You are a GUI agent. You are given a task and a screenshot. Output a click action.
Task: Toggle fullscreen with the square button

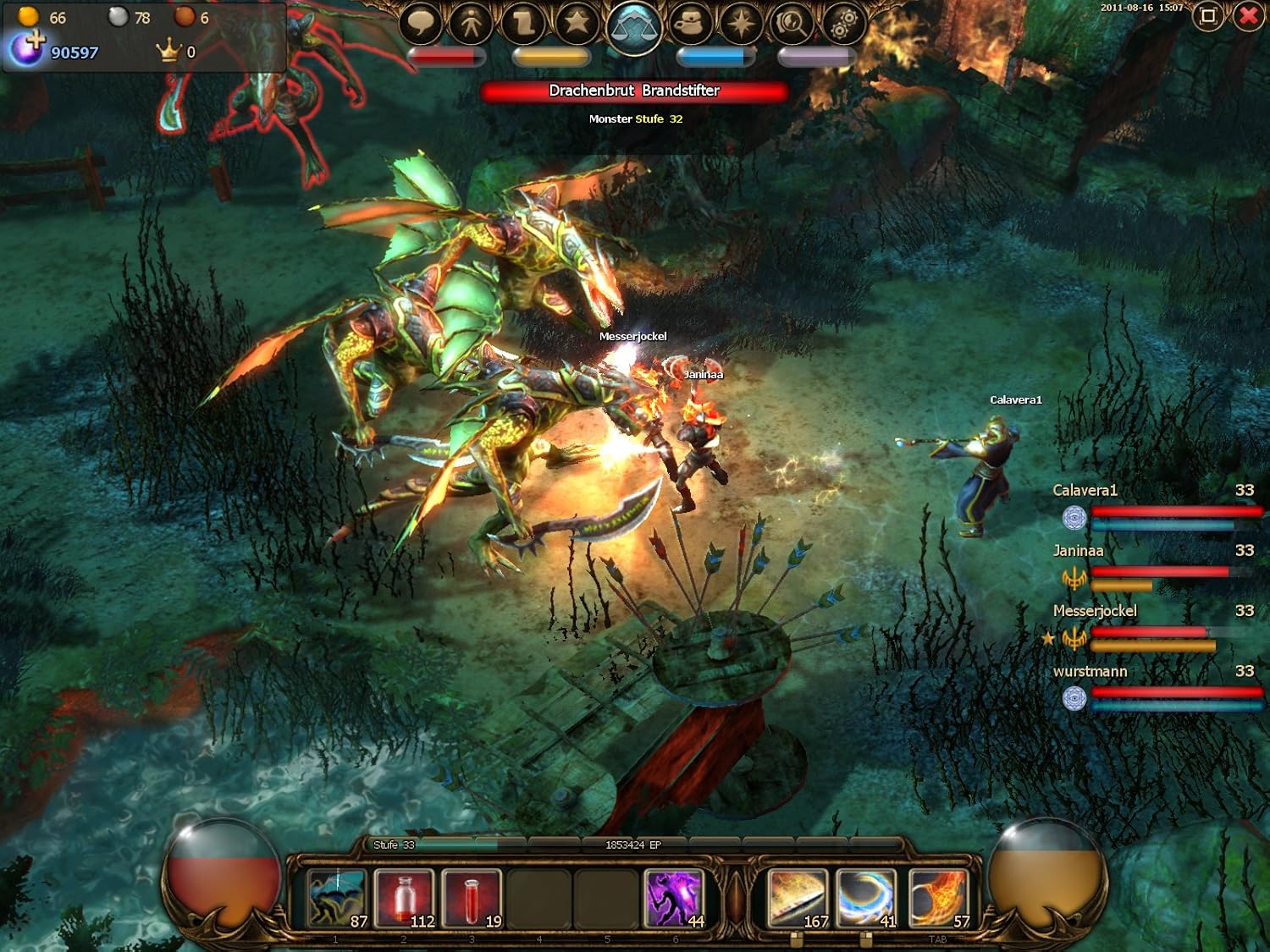[1207, 16]
